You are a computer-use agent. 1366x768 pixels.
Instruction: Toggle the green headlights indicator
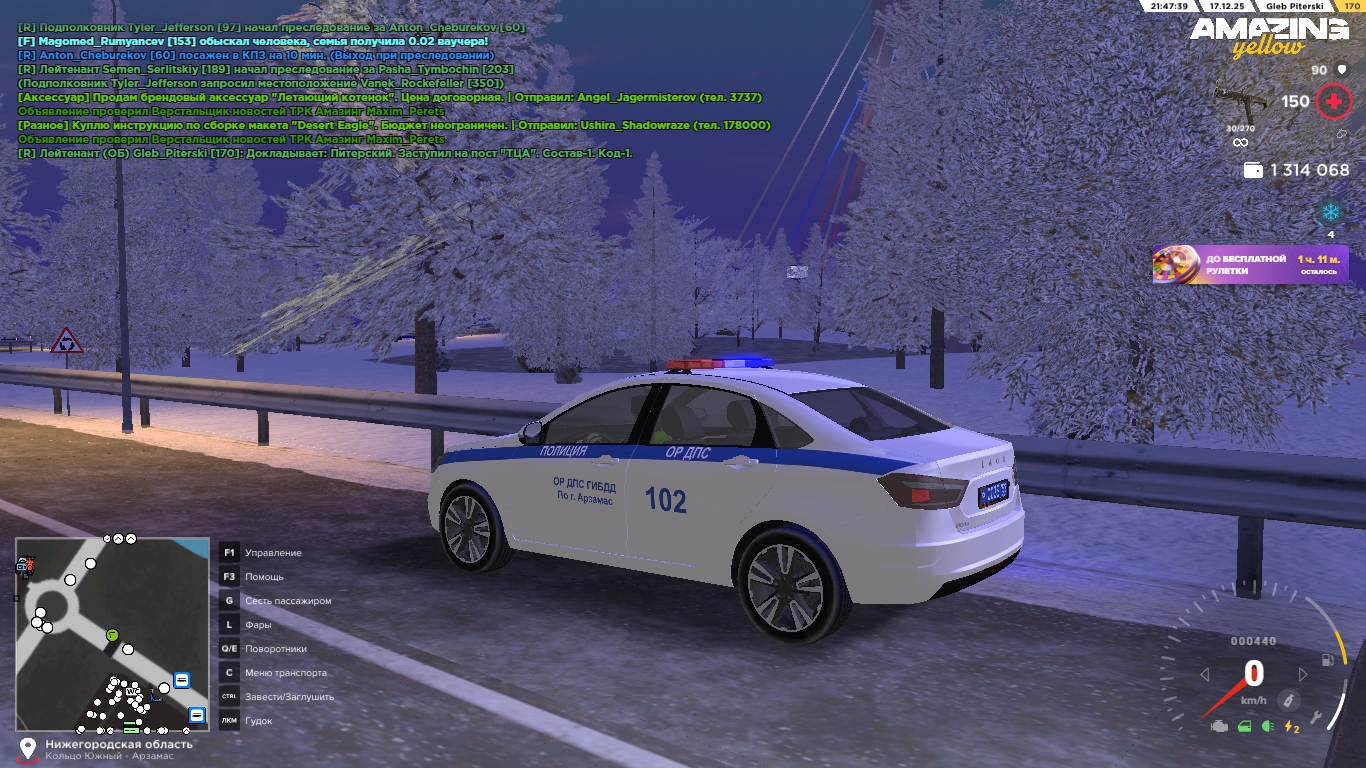pyautogui.click(x=1268, y=726)
